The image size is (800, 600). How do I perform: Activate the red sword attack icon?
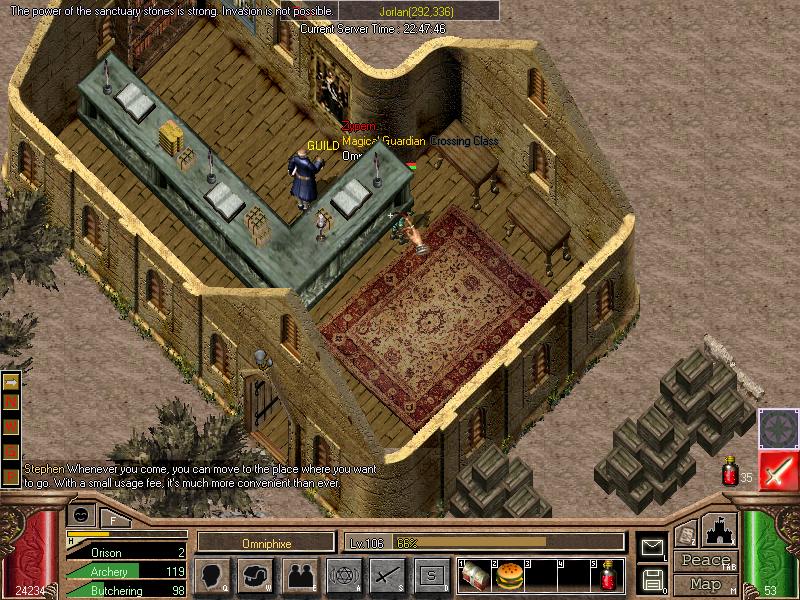click(777, 470)
